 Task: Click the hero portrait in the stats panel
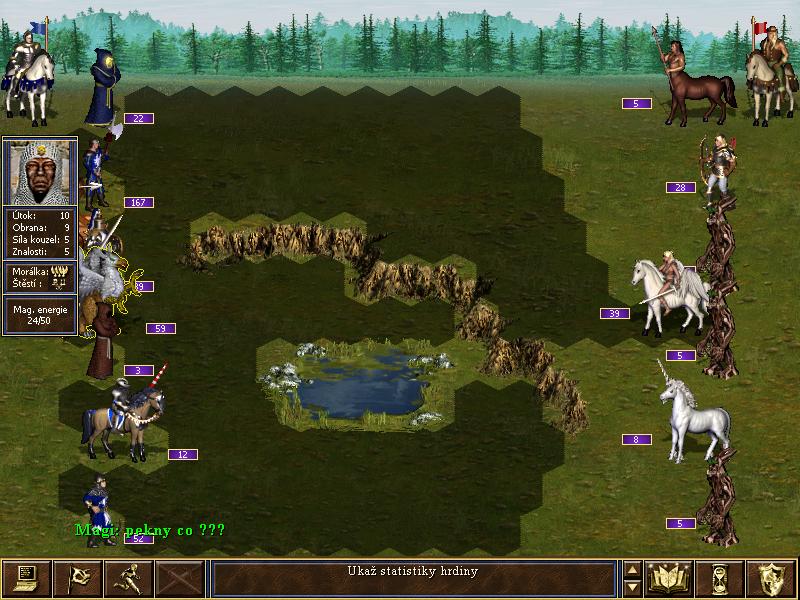click(x=40, y=171)
